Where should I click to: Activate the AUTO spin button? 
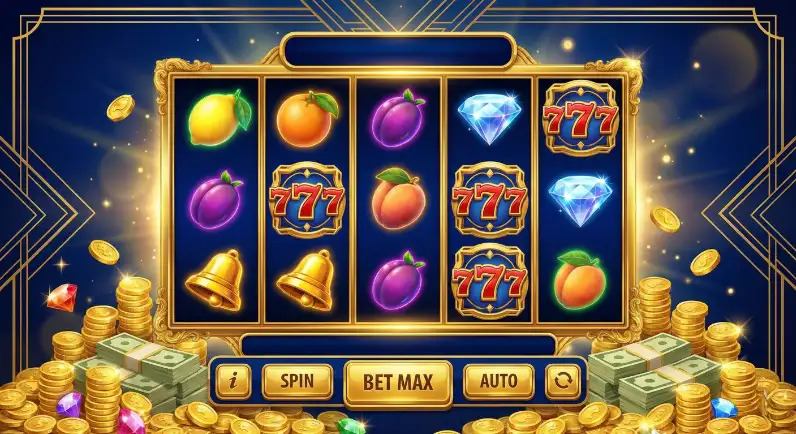click(499, 381)
